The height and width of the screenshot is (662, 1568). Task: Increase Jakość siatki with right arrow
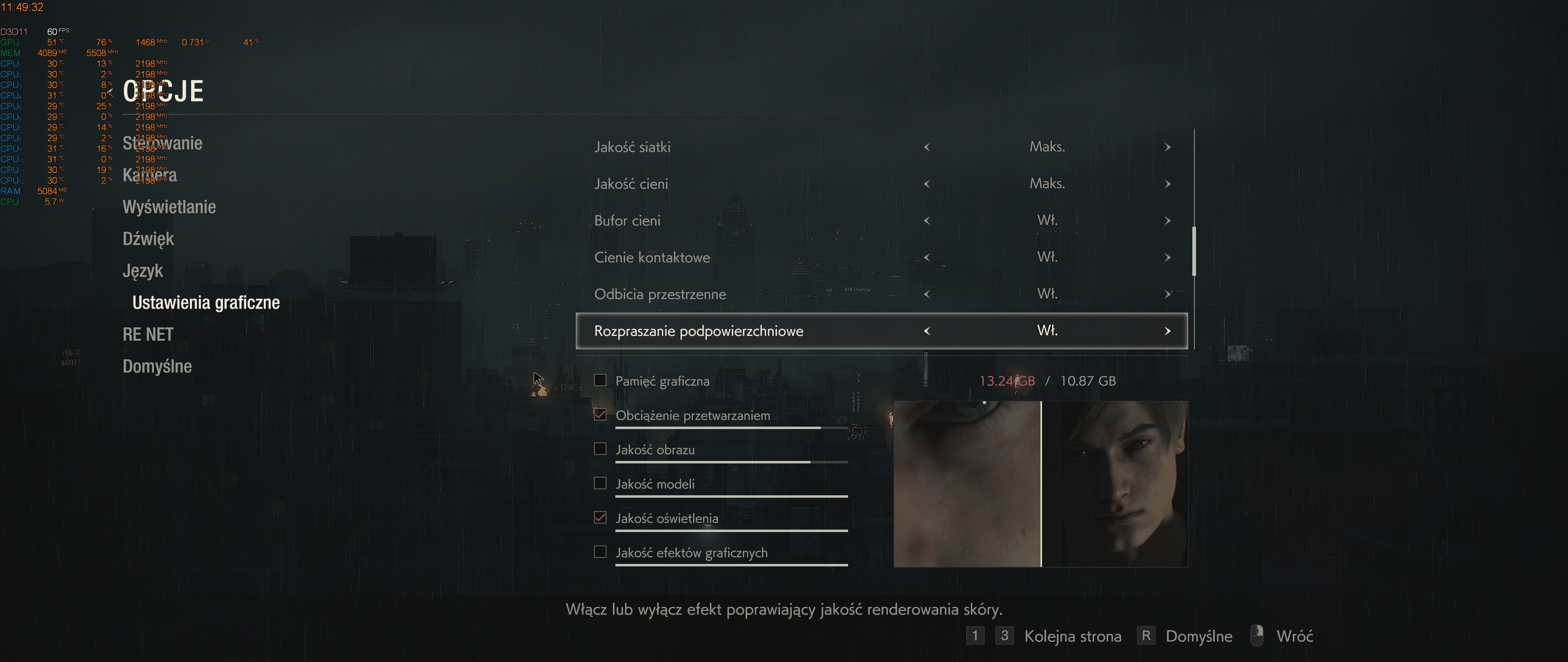point(1167,148)
